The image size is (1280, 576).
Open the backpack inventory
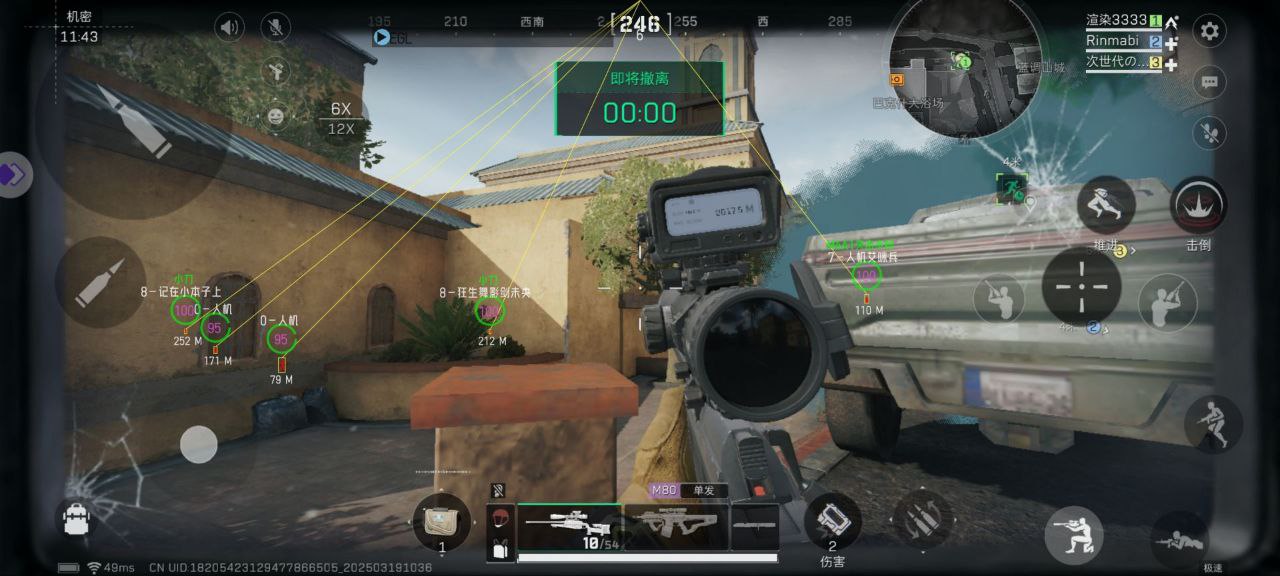click(76, 518)
